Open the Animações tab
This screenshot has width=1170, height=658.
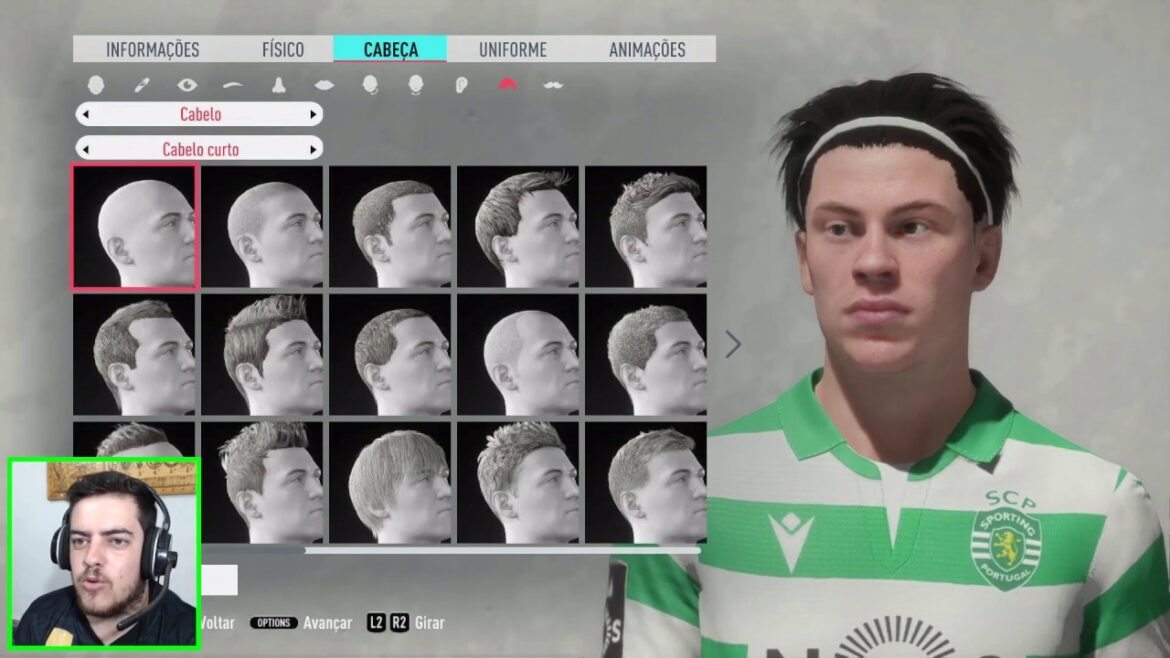647,49
